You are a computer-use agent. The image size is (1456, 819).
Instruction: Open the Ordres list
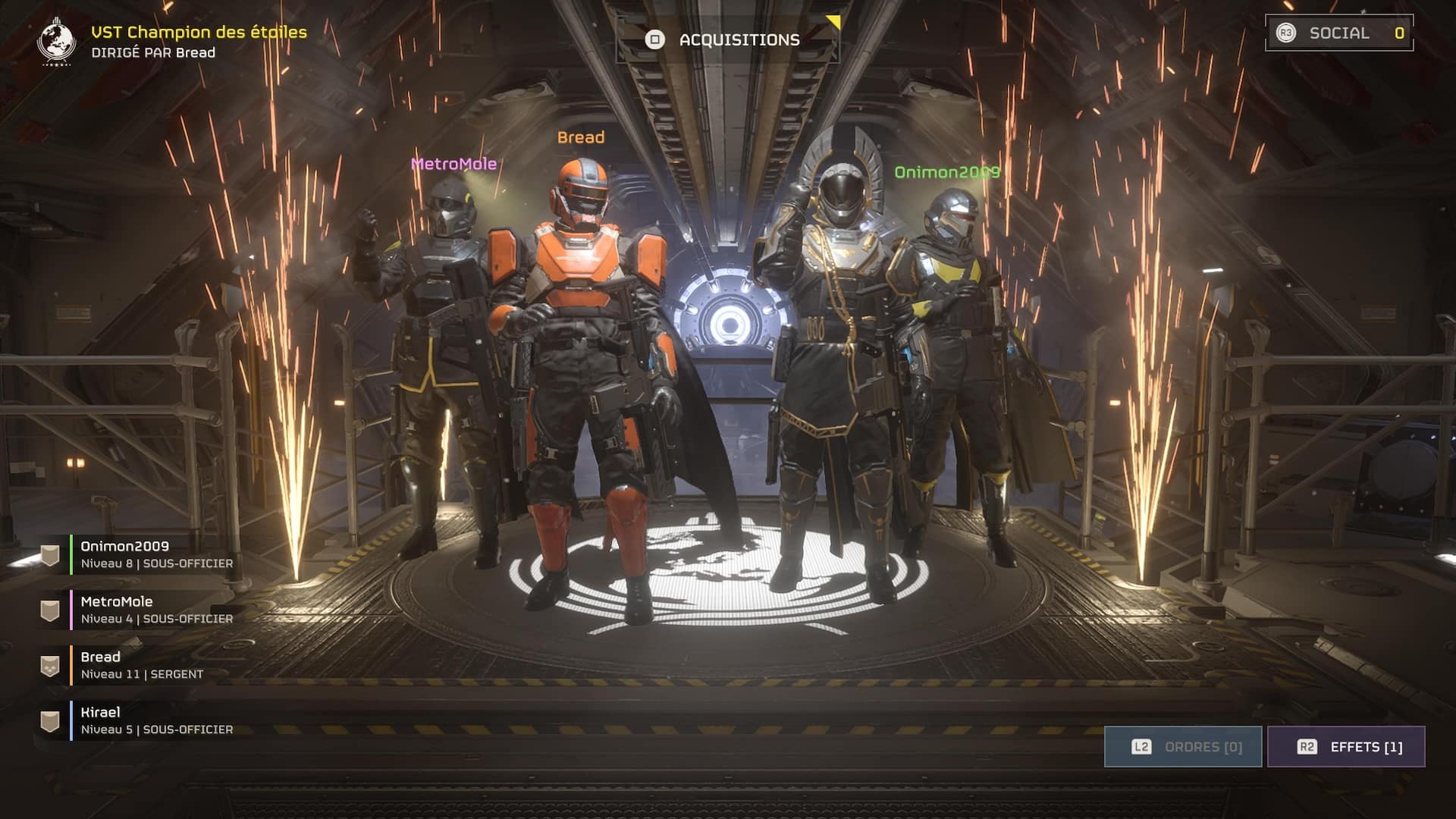[1183, 747]
